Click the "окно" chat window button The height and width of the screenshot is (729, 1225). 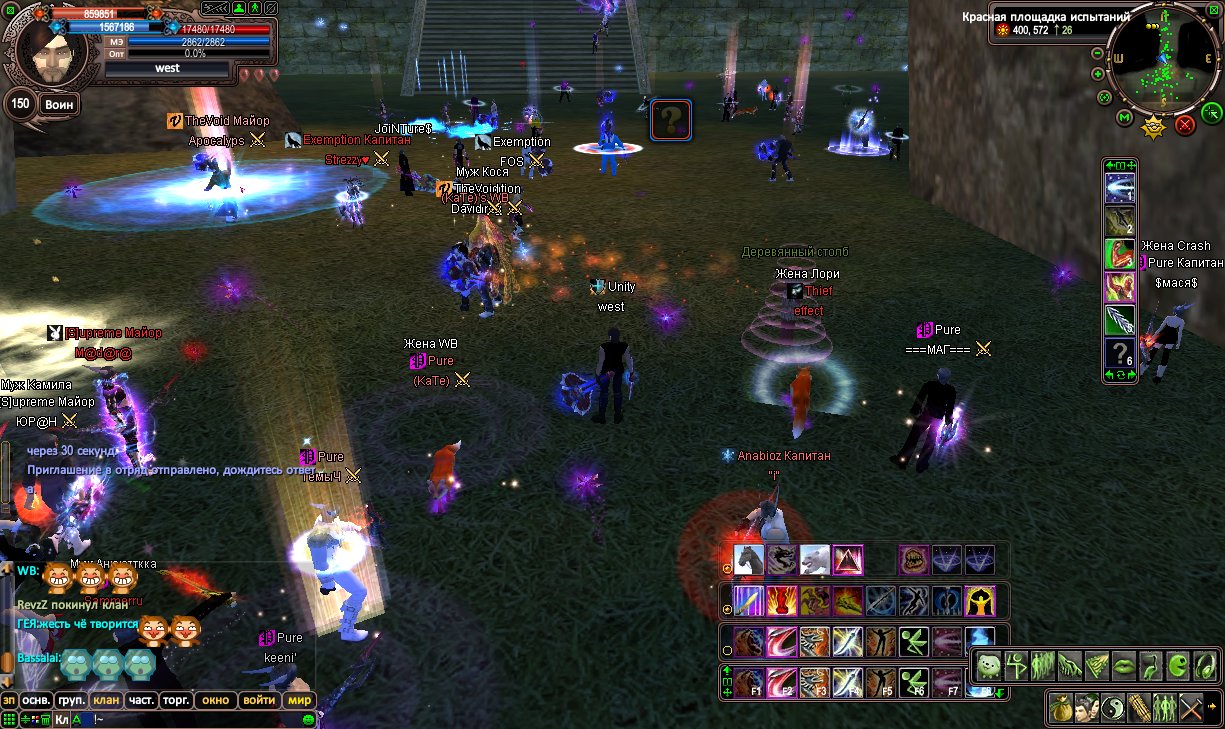tap(214, 700)
